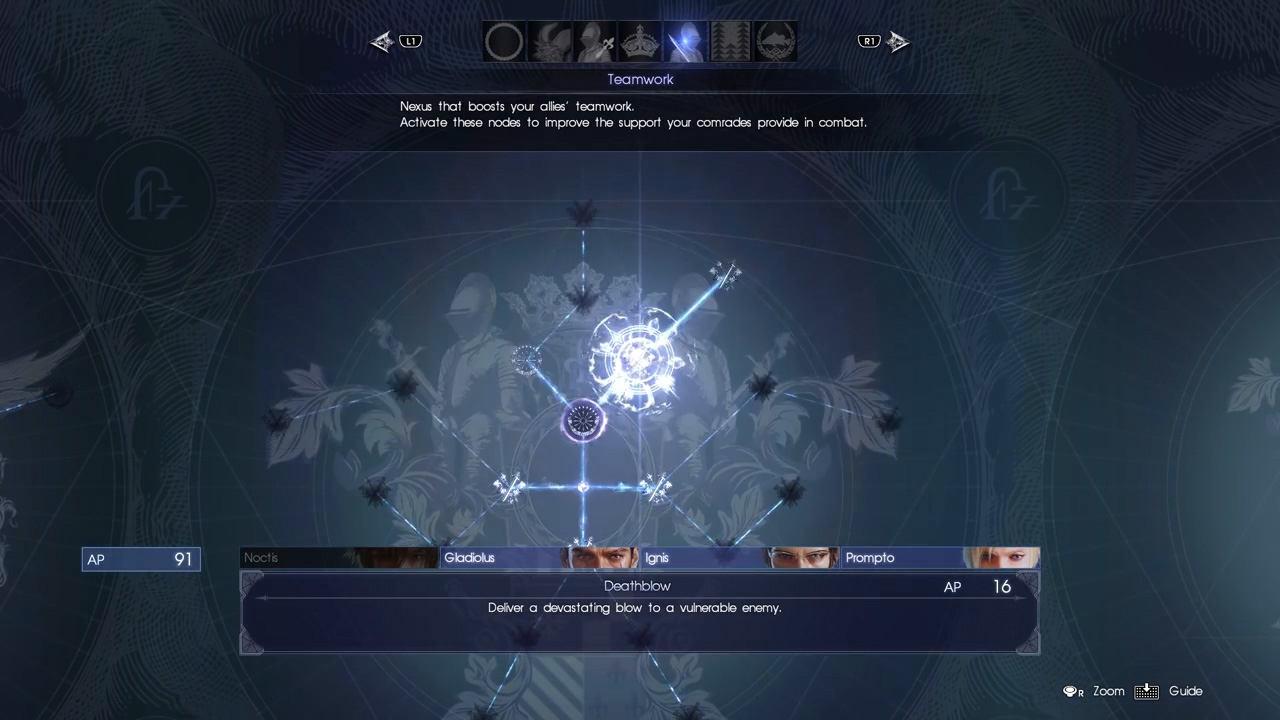Open the knight with scepter nexus tab

594,42
